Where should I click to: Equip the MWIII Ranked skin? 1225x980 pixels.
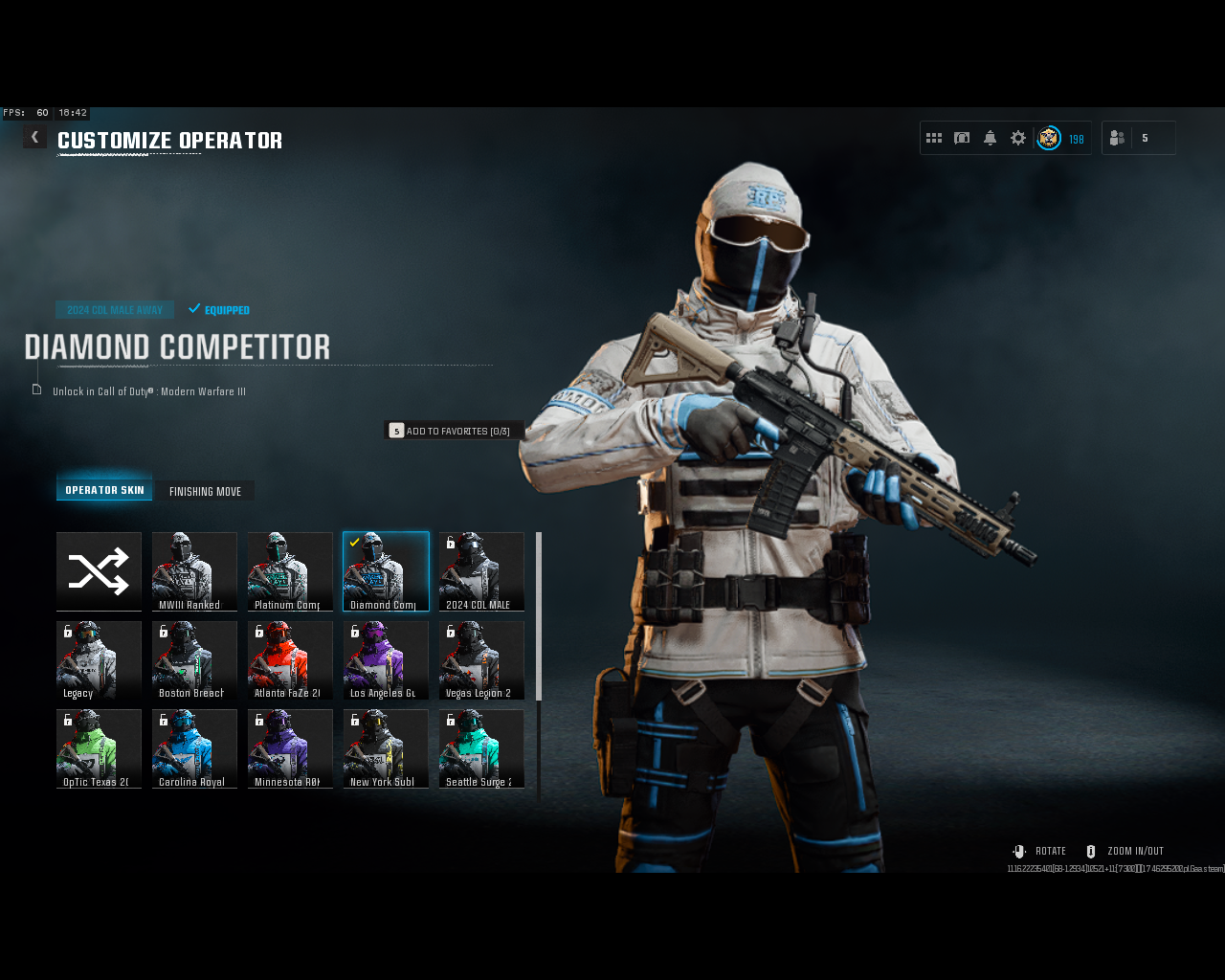coord(194,571)
